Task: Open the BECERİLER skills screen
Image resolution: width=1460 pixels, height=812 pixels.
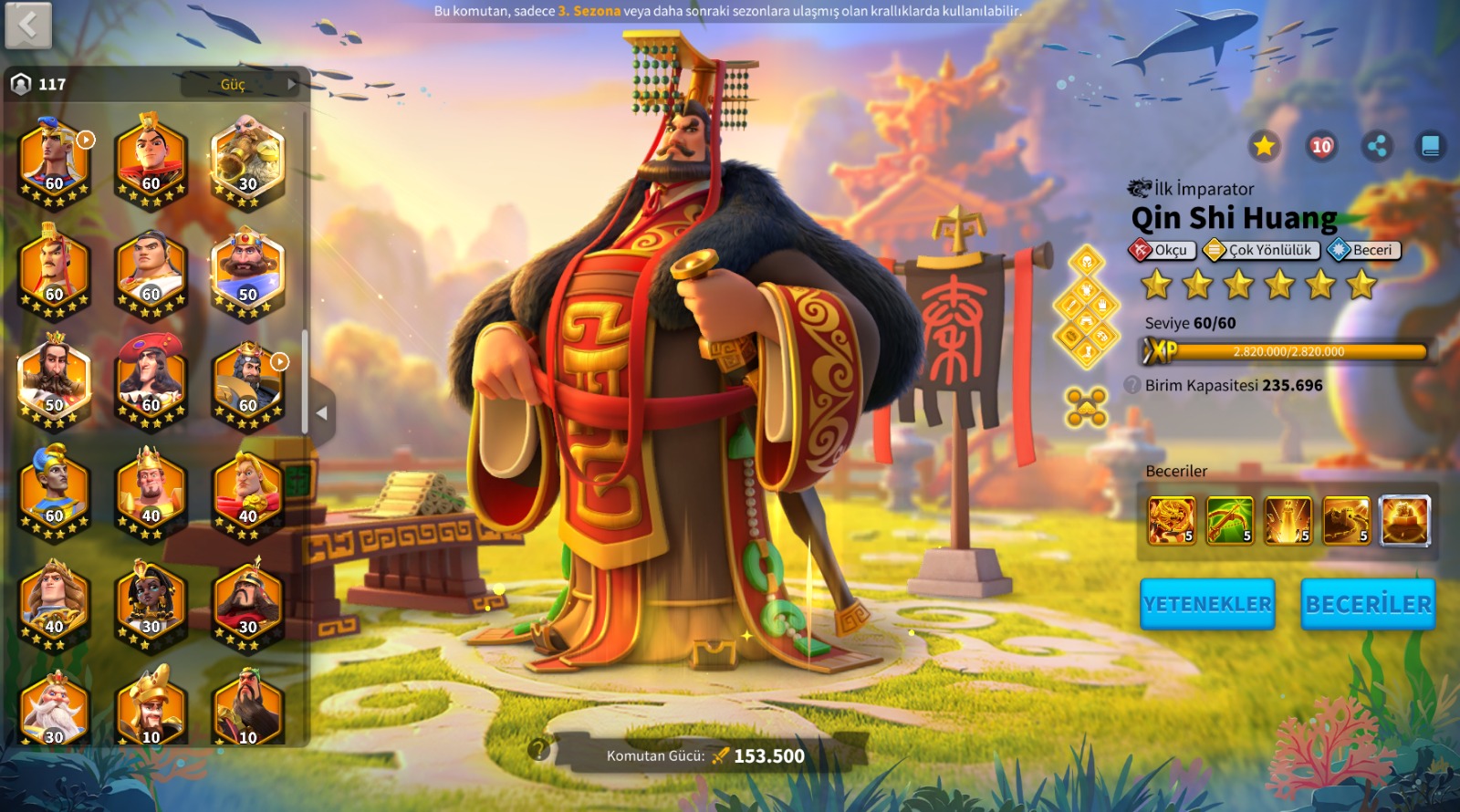Action: (x=1368, y=604)
